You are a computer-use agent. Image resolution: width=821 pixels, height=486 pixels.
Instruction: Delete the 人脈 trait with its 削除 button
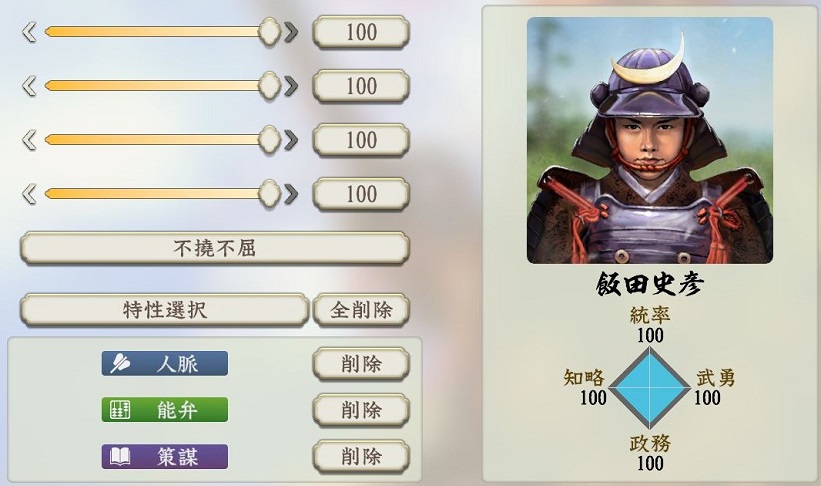pos(361,363)
